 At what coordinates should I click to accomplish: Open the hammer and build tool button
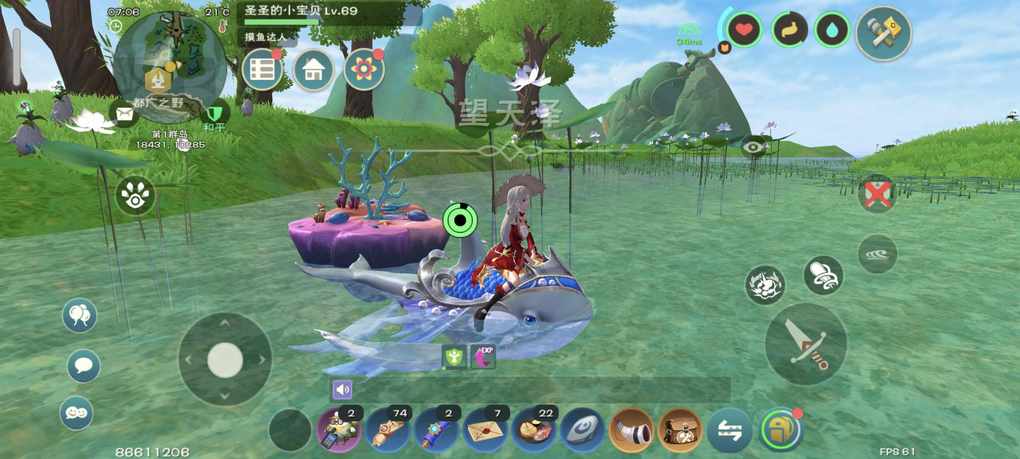tap(884, 33)
